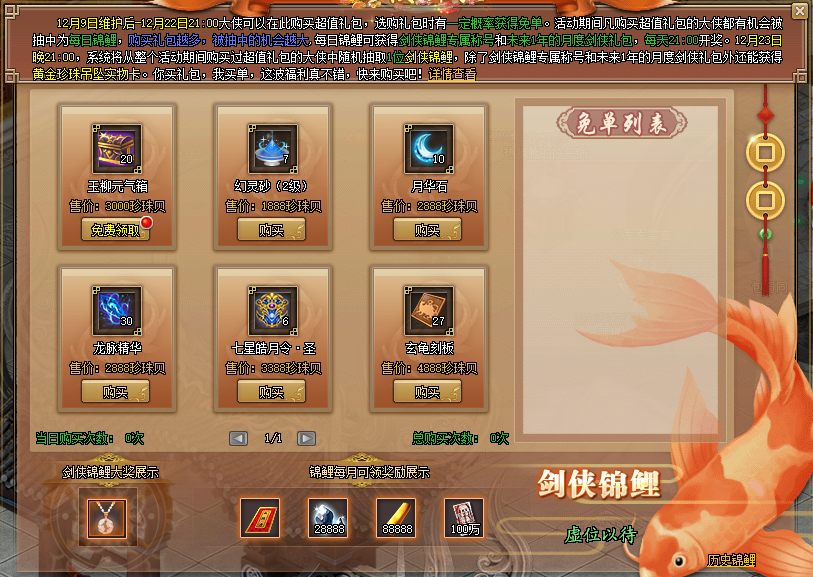The width and height of the screenshot is (813, 577).
Task: Inspect the 龙脉精华 item icon
Action: tap(116, 312)
